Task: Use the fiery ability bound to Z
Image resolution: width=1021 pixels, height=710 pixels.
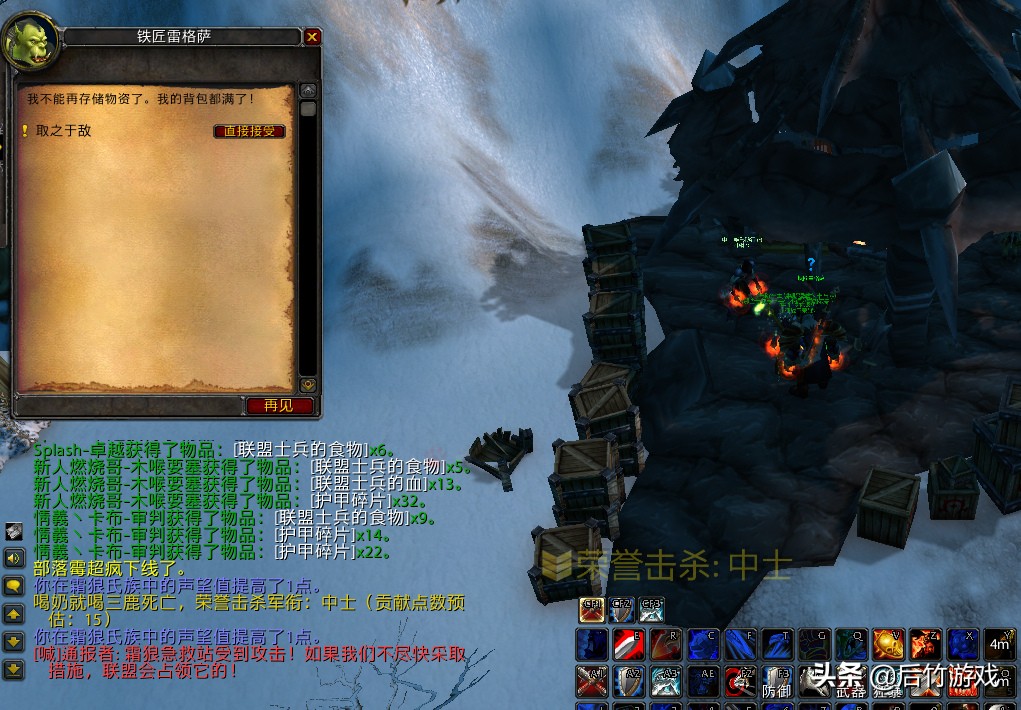Action: [925, 644]
